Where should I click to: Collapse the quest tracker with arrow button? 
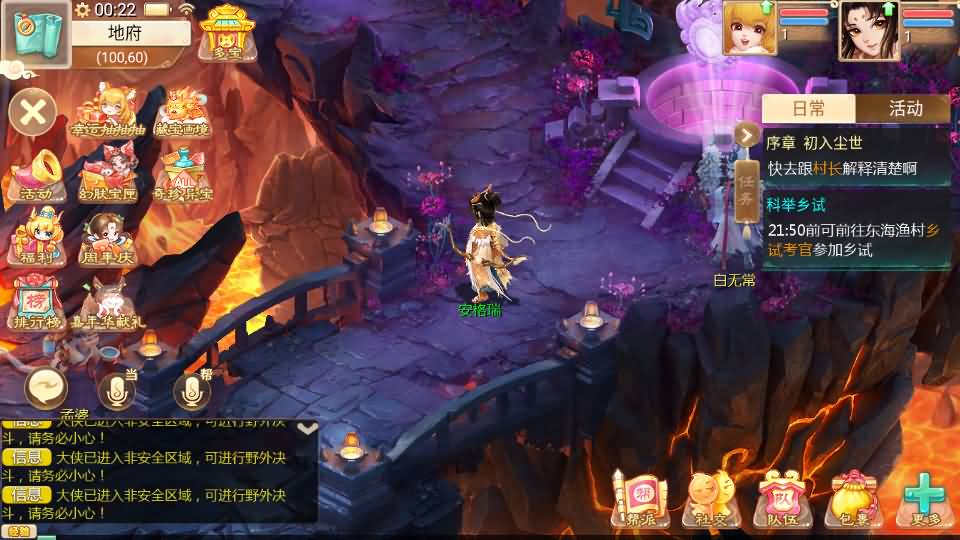pos(746,135)
